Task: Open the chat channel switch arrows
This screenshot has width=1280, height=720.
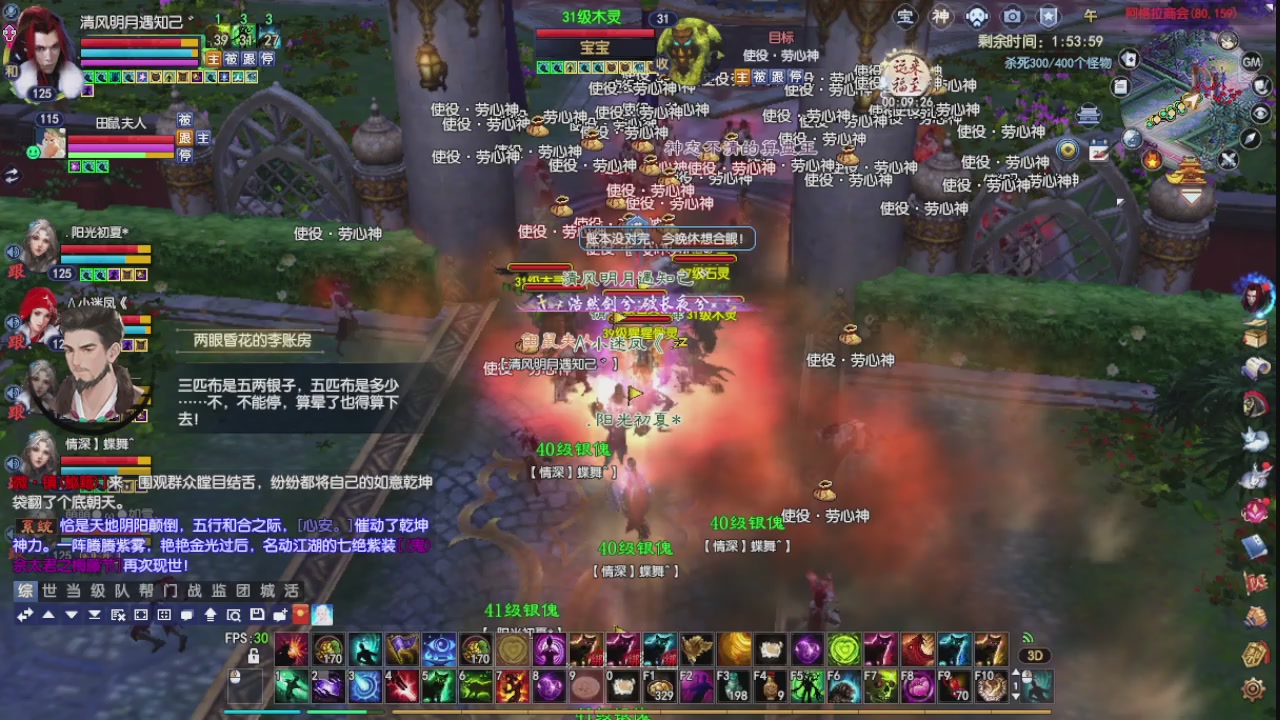Action: coord(24,616)
